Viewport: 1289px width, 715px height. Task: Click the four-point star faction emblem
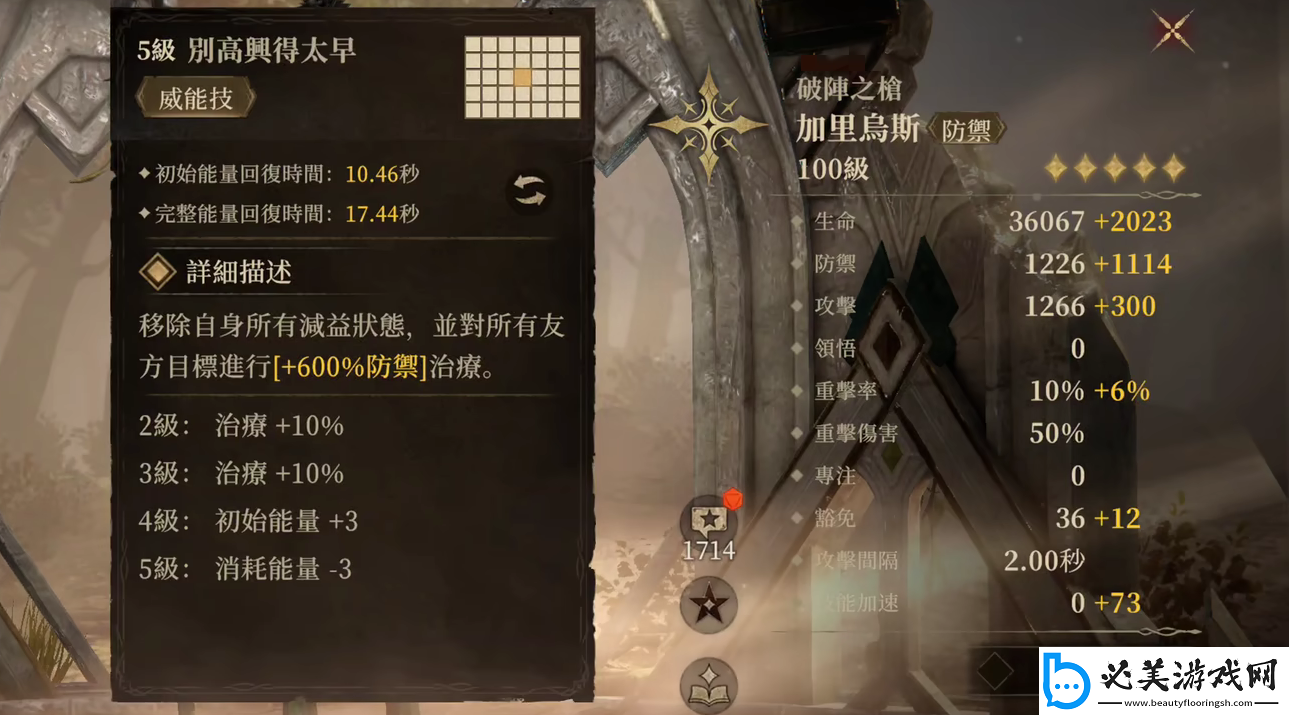[x=709, y=124]
